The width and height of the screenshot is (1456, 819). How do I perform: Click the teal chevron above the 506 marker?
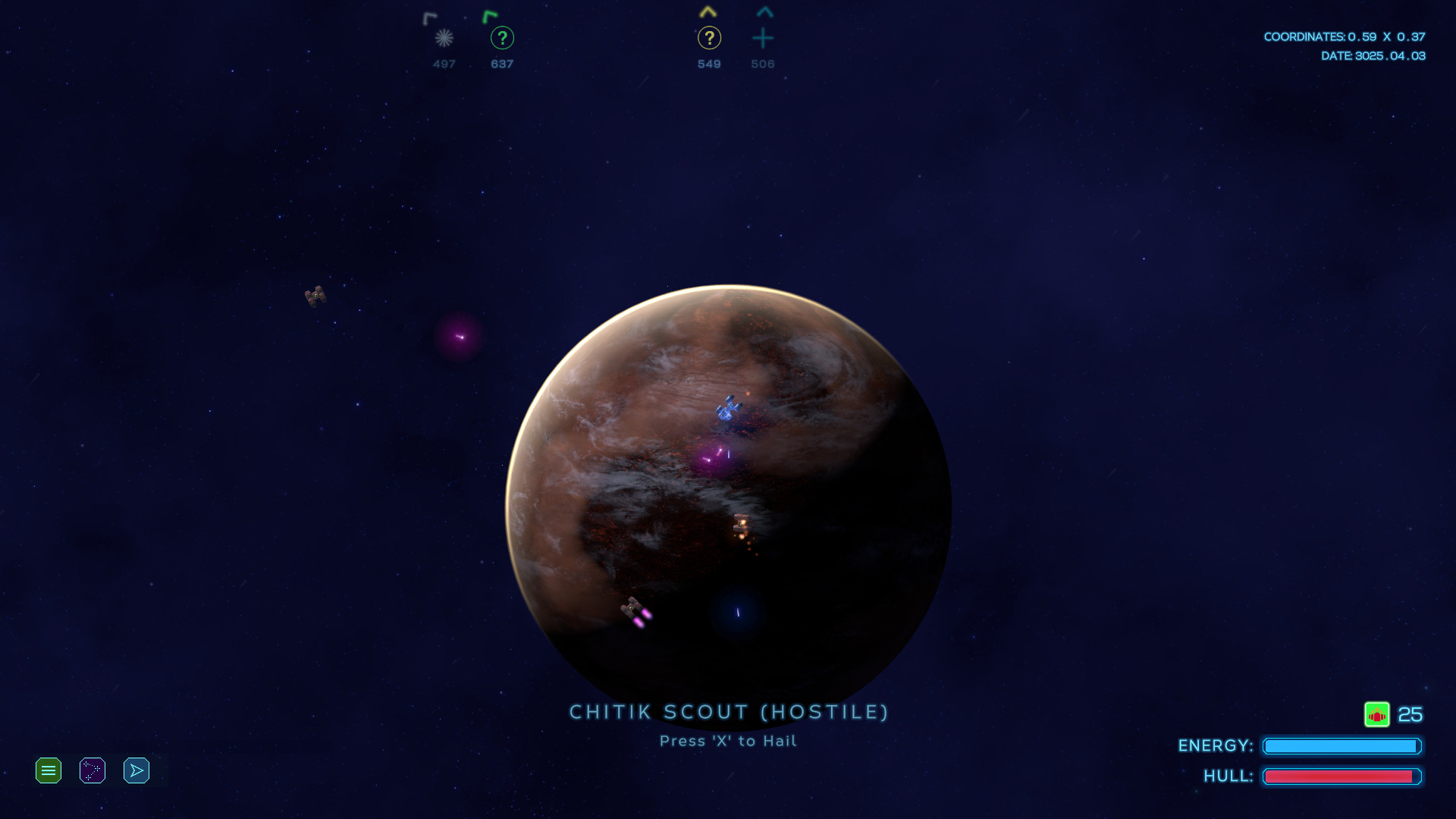[x=764, y=11]
